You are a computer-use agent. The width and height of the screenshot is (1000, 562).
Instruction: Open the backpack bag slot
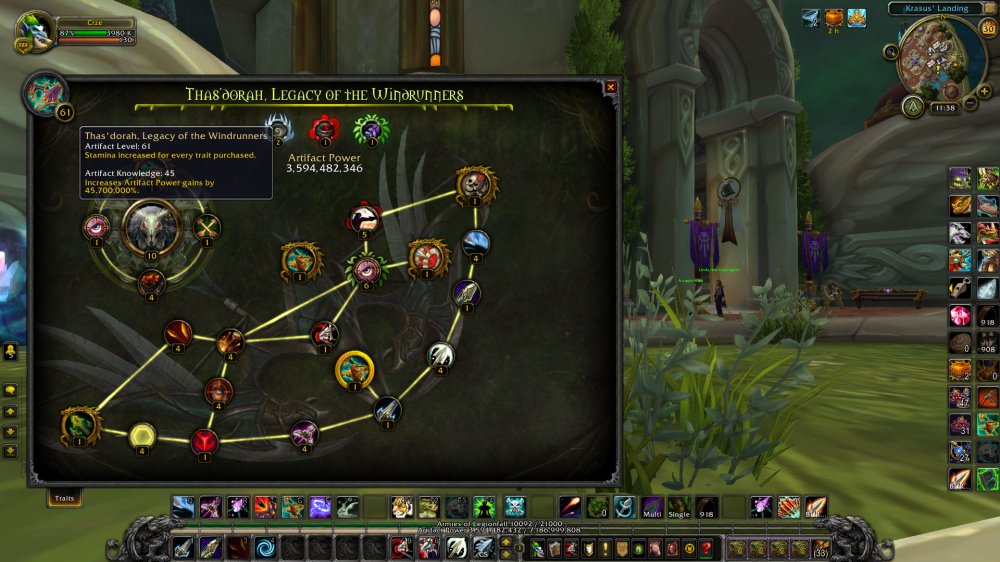tap(820, 547)
